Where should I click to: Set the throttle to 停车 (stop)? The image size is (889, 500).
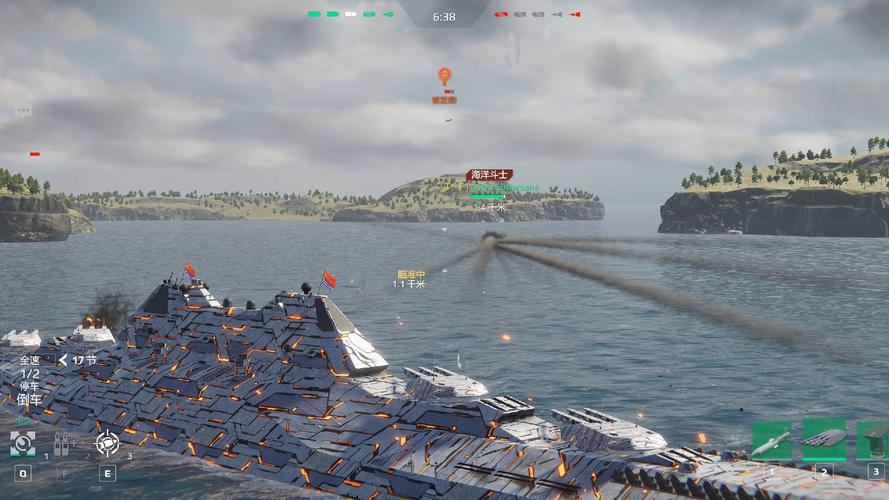tap(29, 386)
